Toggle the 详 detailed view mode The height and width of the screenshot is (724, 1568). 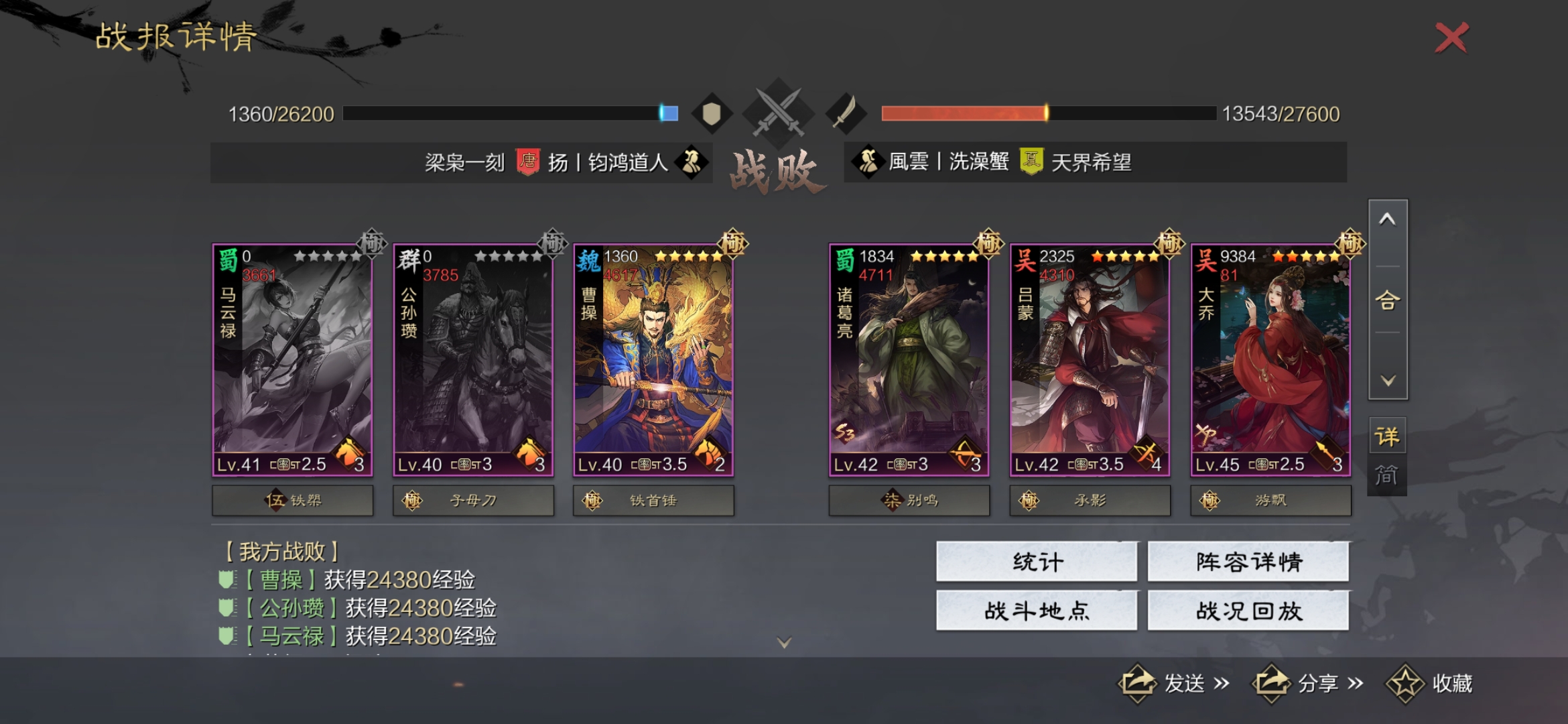click(x=1388, y=436)
